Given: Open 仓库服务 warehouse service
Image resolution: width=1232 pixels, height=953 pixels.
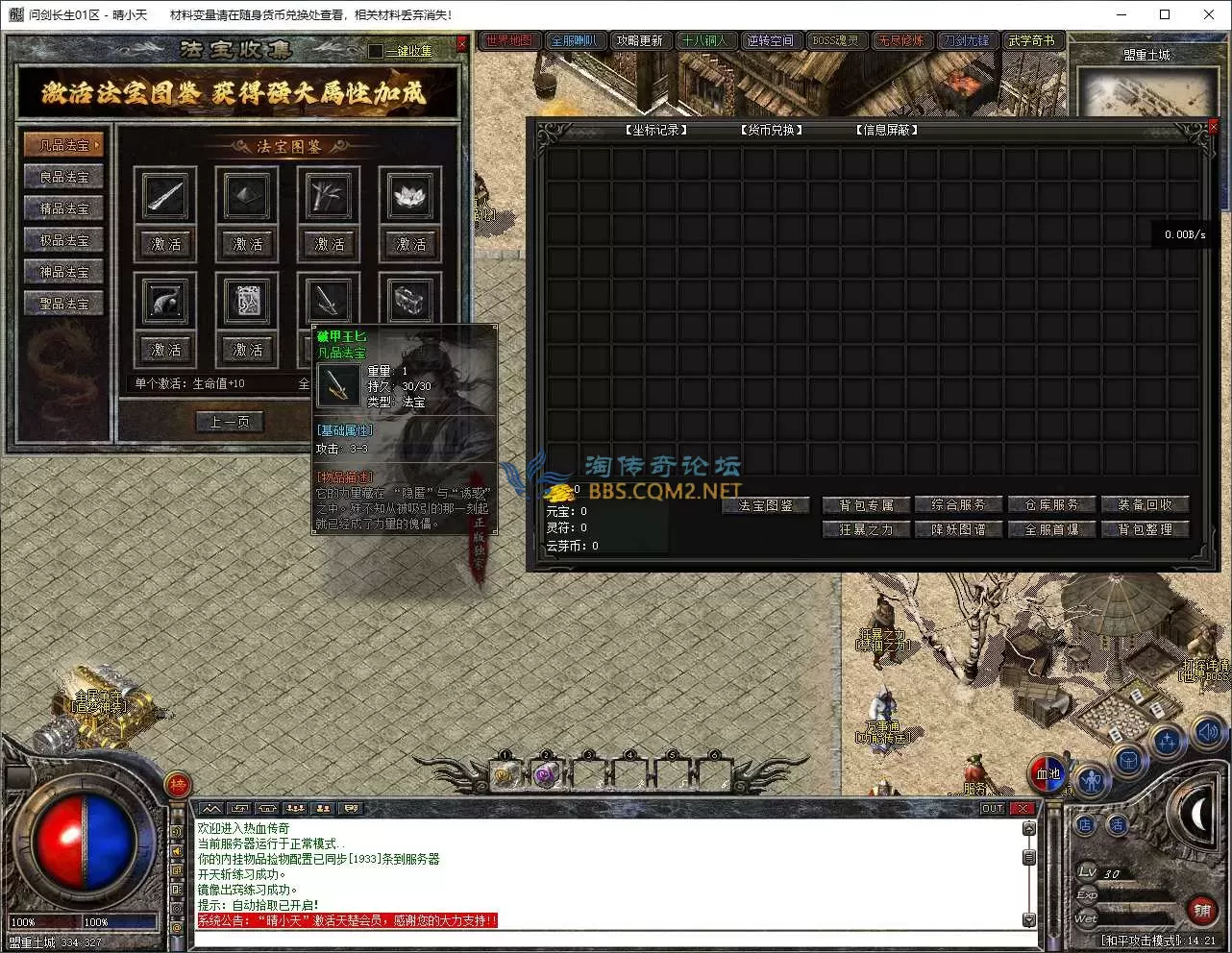Looking at the screenshot, I should 1051,504.
